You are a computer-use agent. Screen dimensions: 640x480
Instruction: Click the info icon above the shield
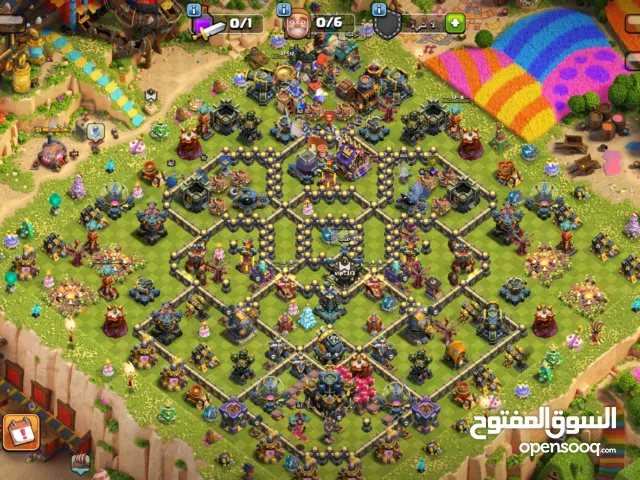[379, 9]
